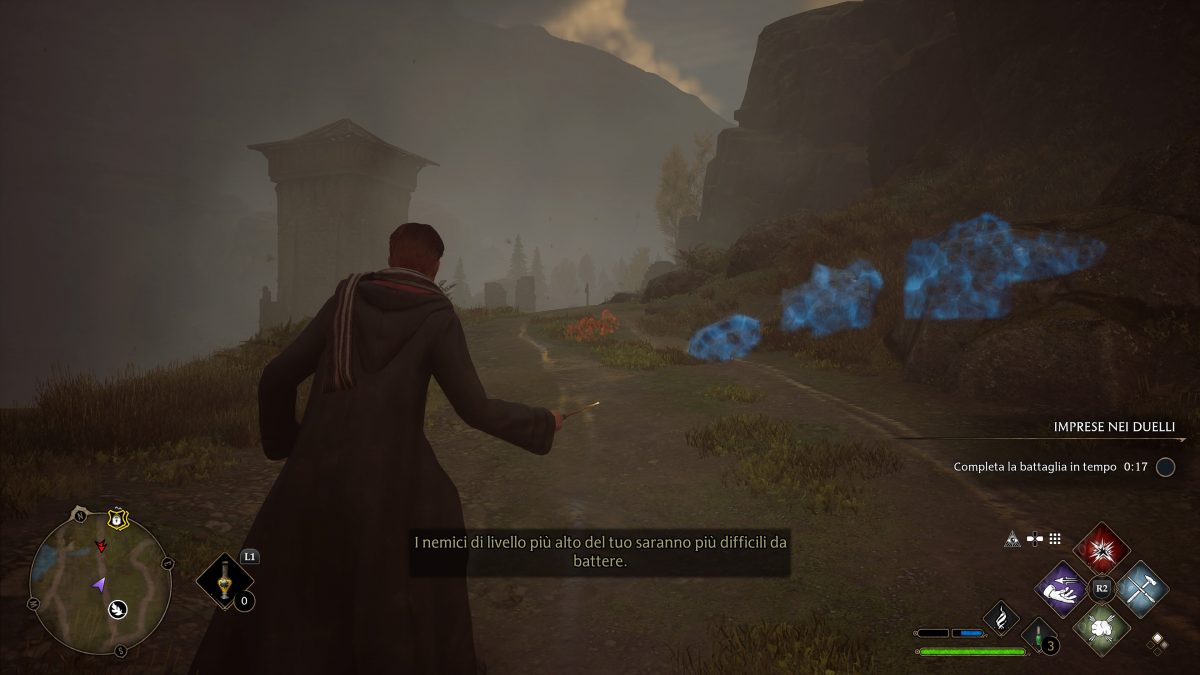Drink the green Wiggenweld potion
This screenshot has width=1200, height=675.
pyautogui.click(x=1038, y=635)
